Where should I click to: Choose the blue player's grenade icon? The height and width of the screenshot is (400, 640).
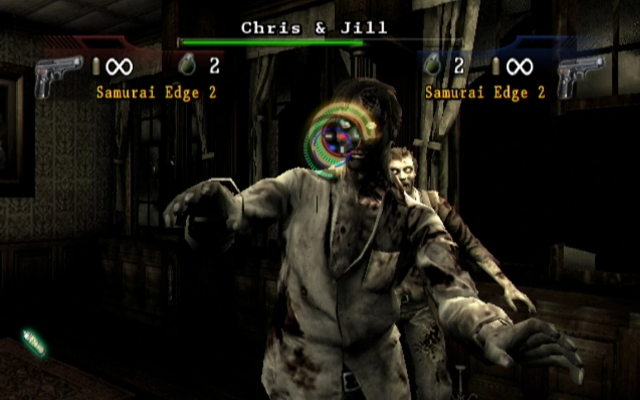coord(433,67)
